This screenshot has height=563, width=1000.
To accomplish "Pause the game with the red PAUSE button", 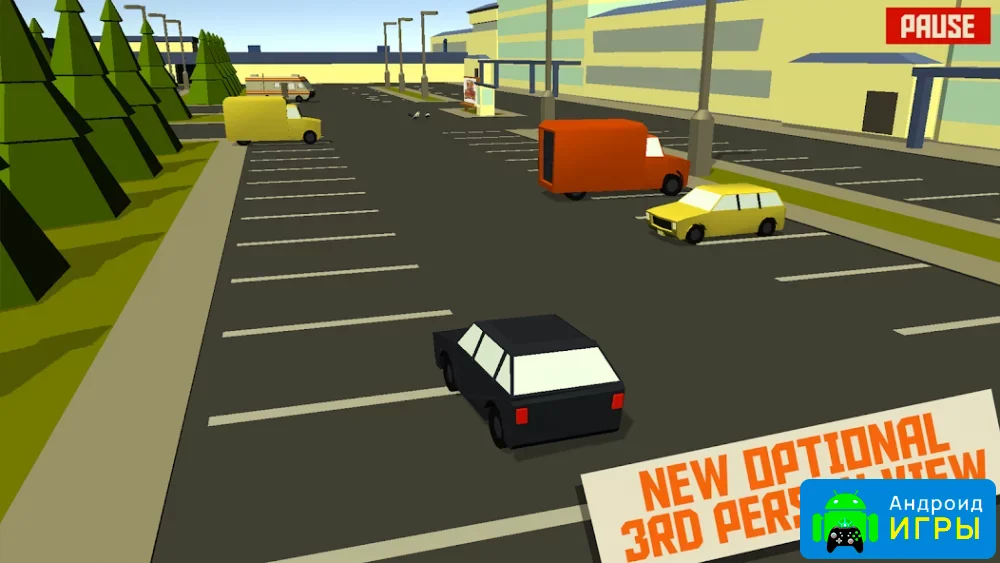I will (x=937, y=27).
